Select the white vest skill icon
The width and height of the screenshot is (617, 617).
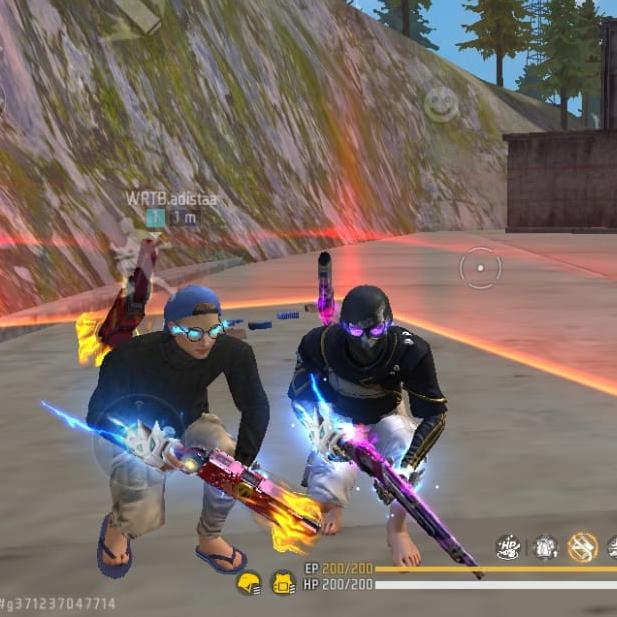(544, 547)
